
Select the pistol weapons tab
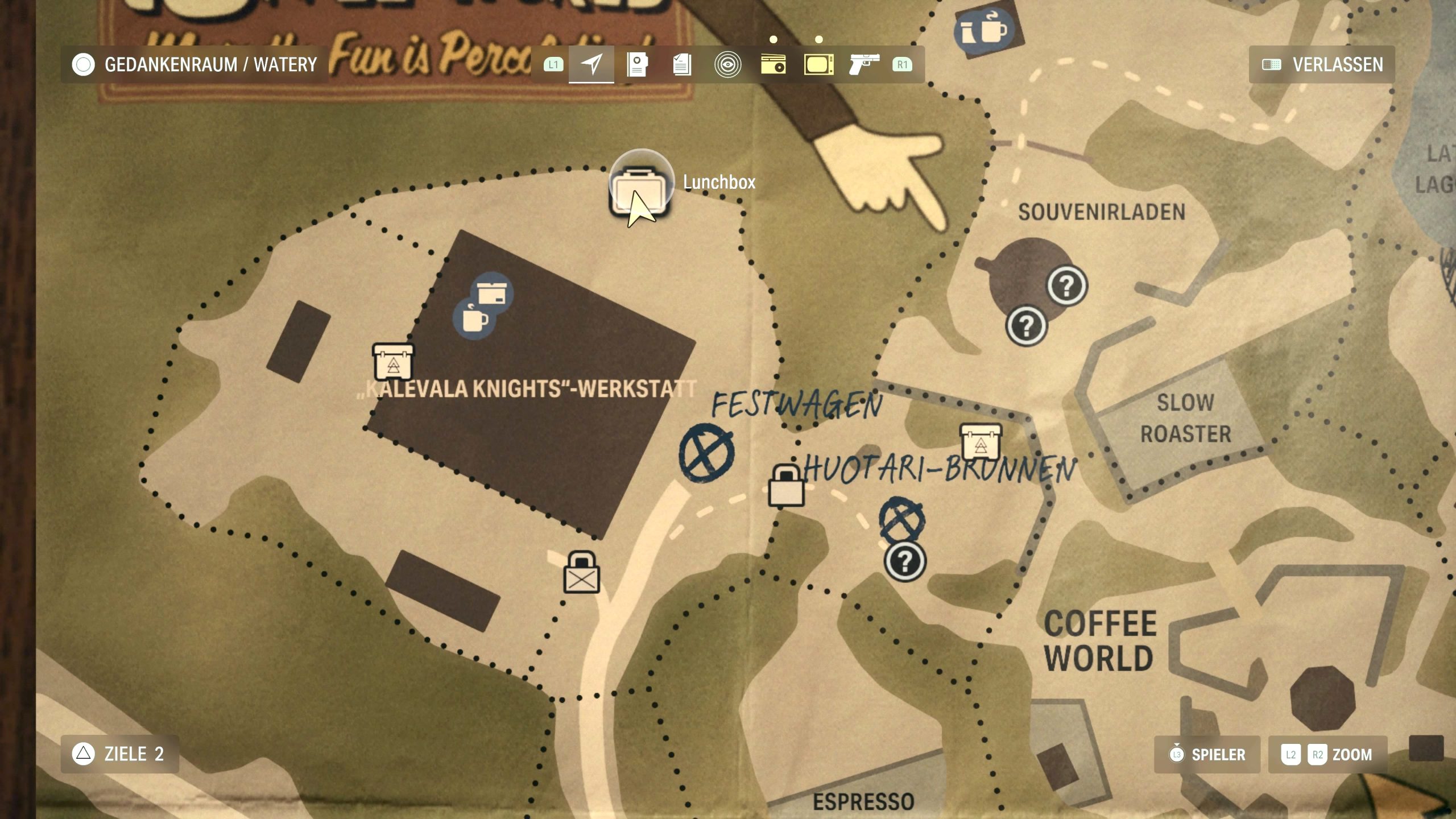(863, 64)
